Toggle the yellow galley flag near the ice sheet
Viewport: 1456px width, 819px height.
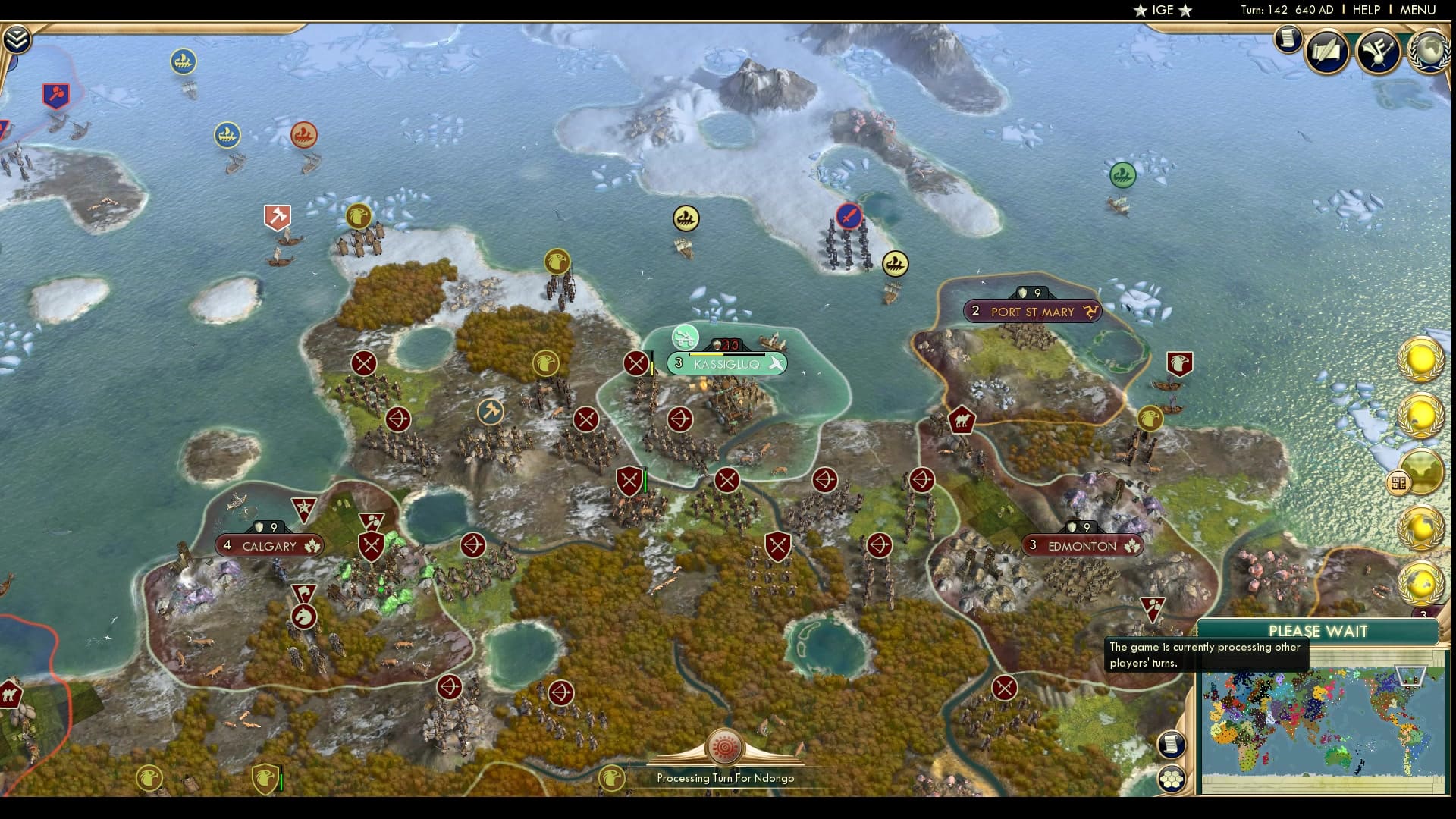click(x=685, y=218)
